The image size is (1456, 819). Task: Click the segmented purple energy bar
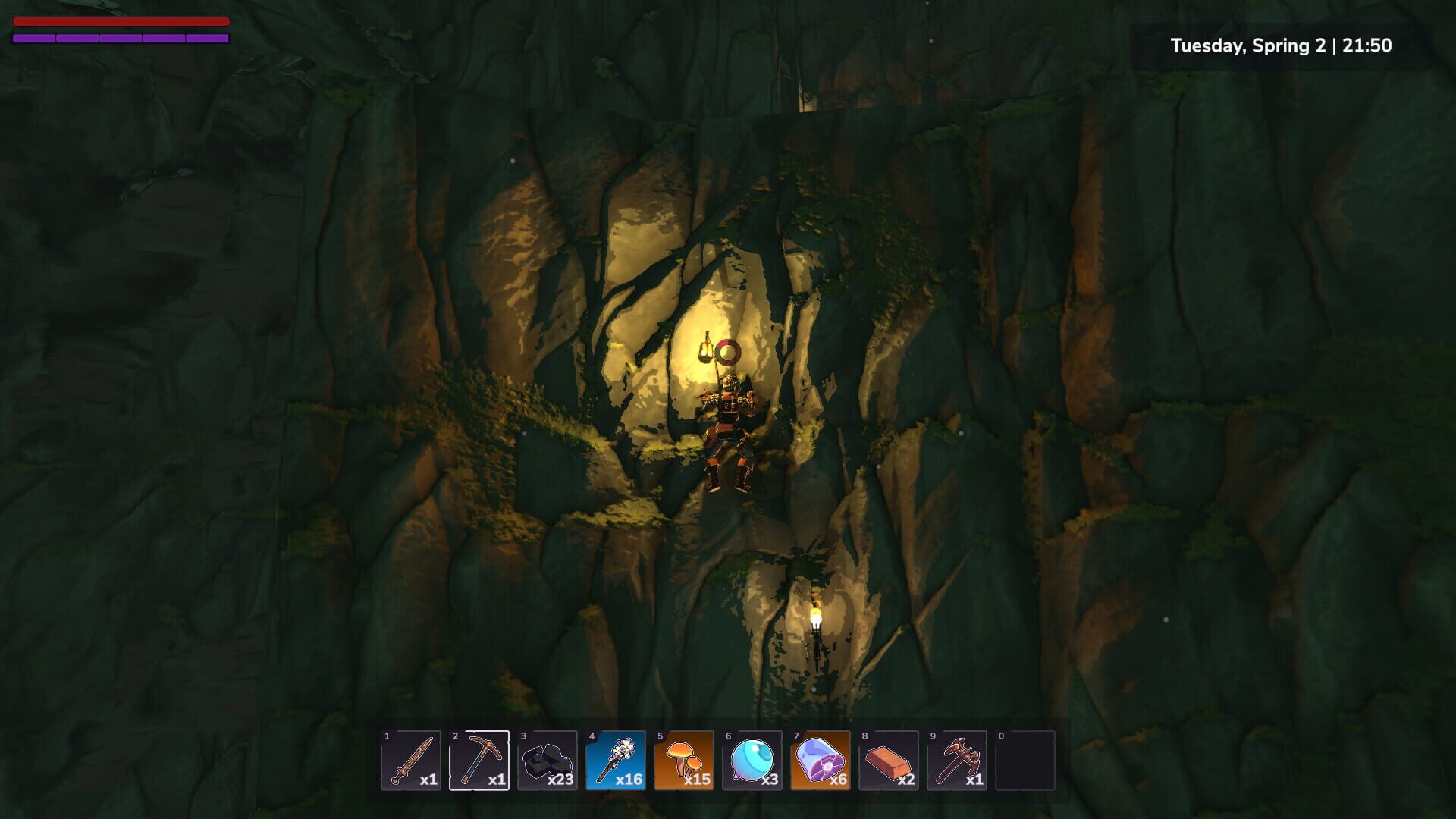point(121,36)
